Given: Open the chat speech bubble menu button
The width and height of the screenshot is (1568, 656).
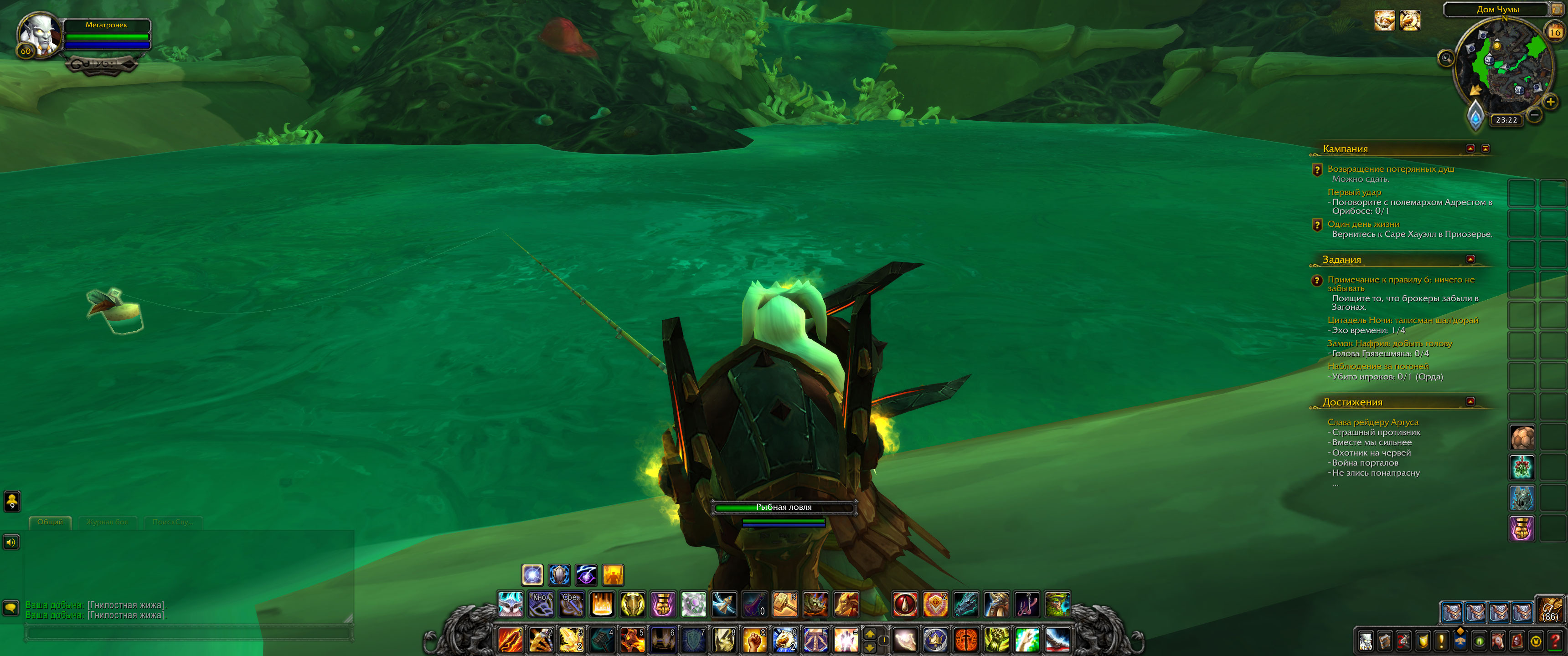Looking at the screenshot, I should (11, 607).
